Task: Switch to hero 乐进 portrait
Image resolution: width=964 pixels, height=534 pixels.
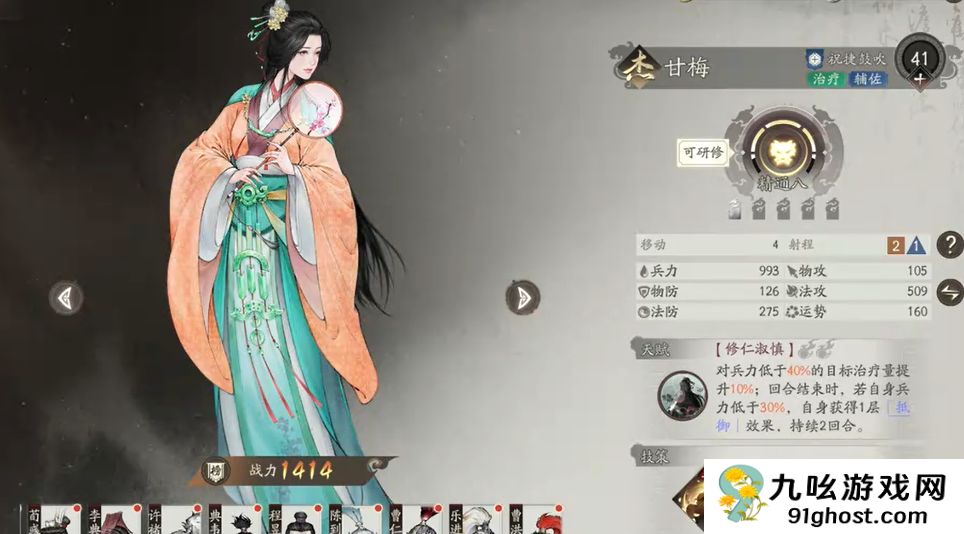Action: [471, 520]
